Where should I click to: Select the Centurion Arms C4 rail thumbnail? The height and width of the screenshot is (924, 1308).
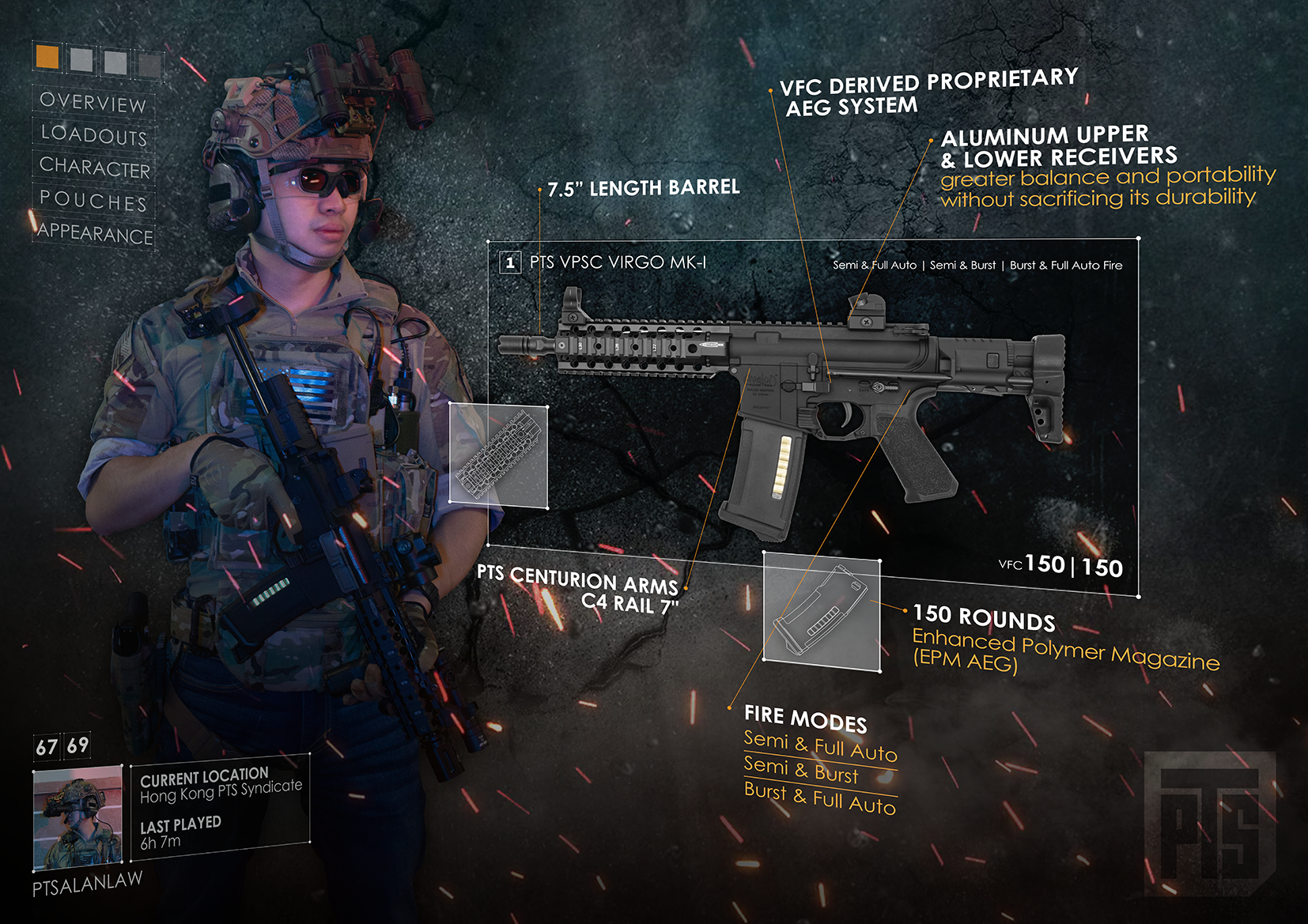[x=498, y=455]
